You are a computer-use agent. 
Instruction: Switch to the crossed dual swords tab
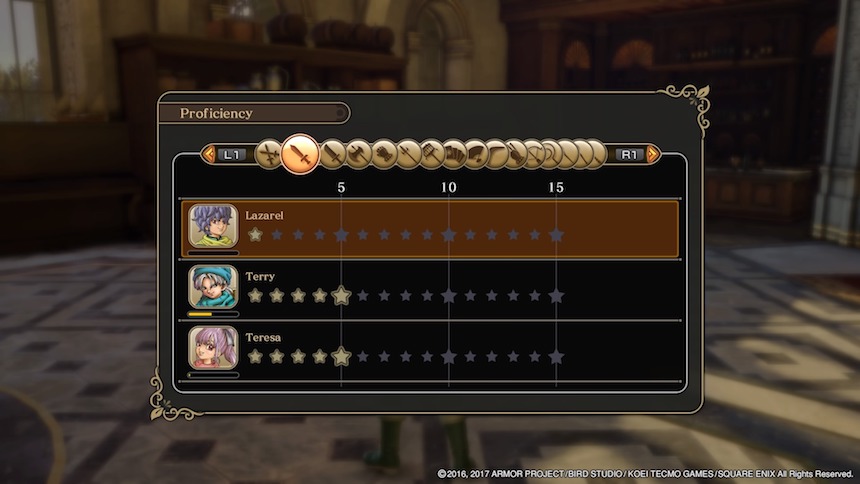click(x=268, y=154)
